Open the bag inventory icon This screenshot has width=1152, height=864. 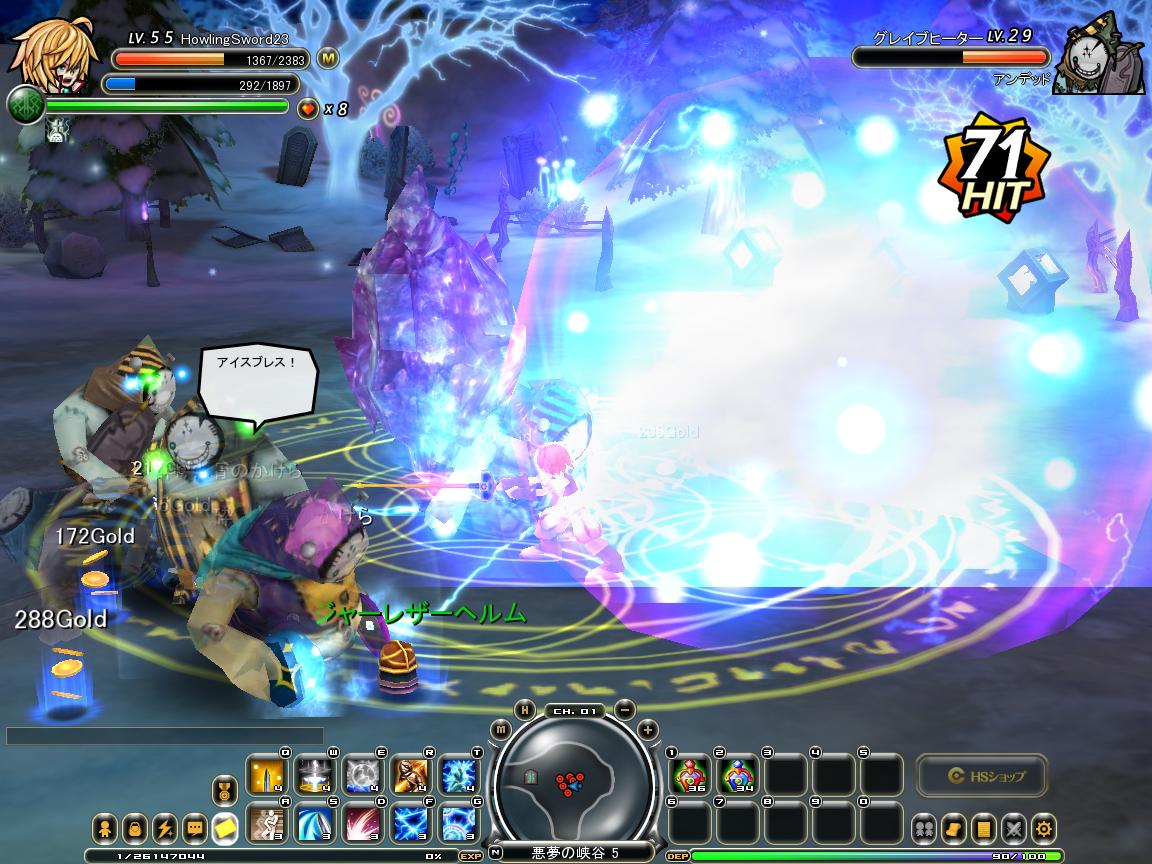(134, 828)
